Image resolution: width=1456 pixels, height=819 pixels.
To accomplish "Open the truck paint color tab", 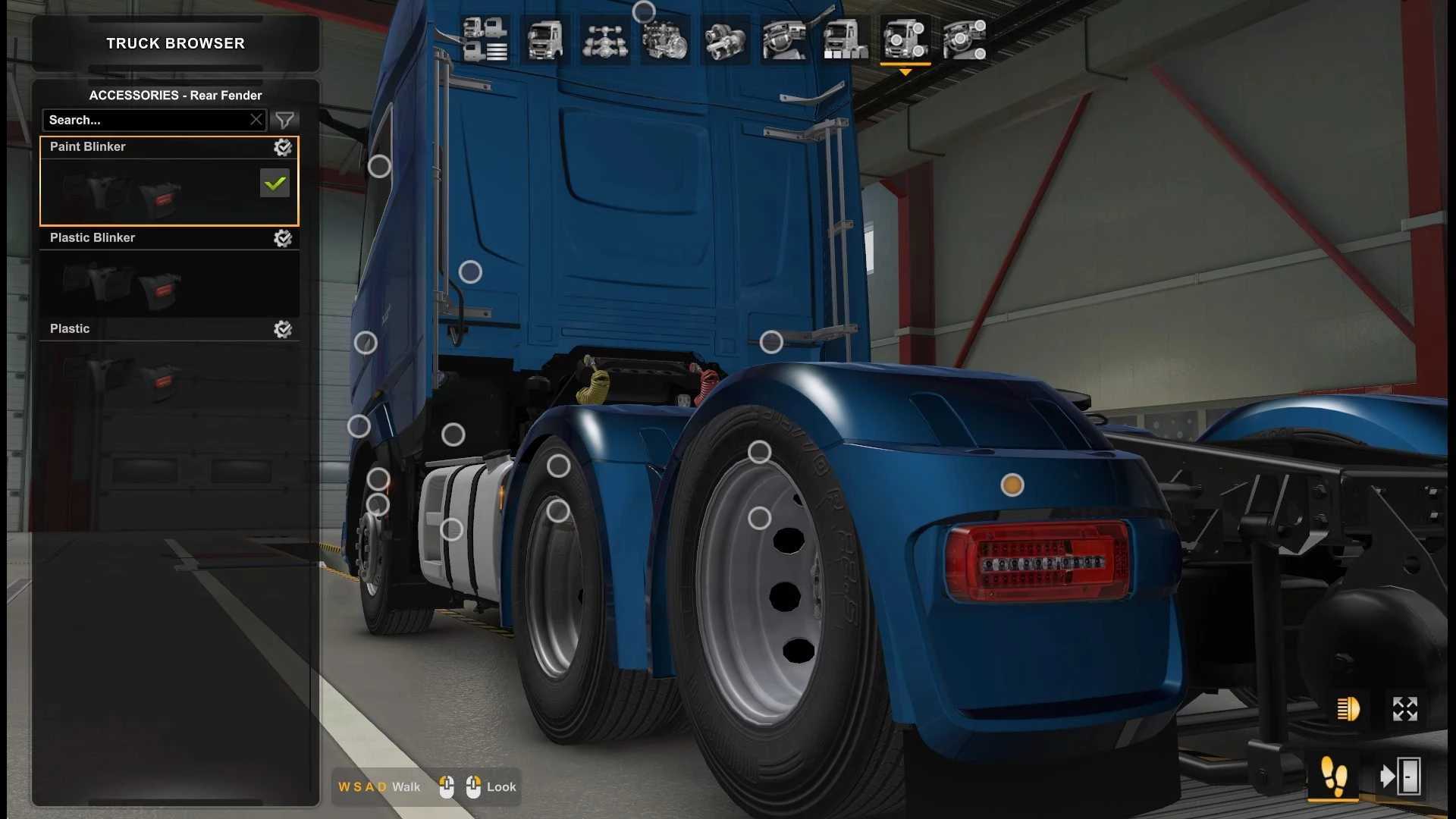I will tap(845, 39).
